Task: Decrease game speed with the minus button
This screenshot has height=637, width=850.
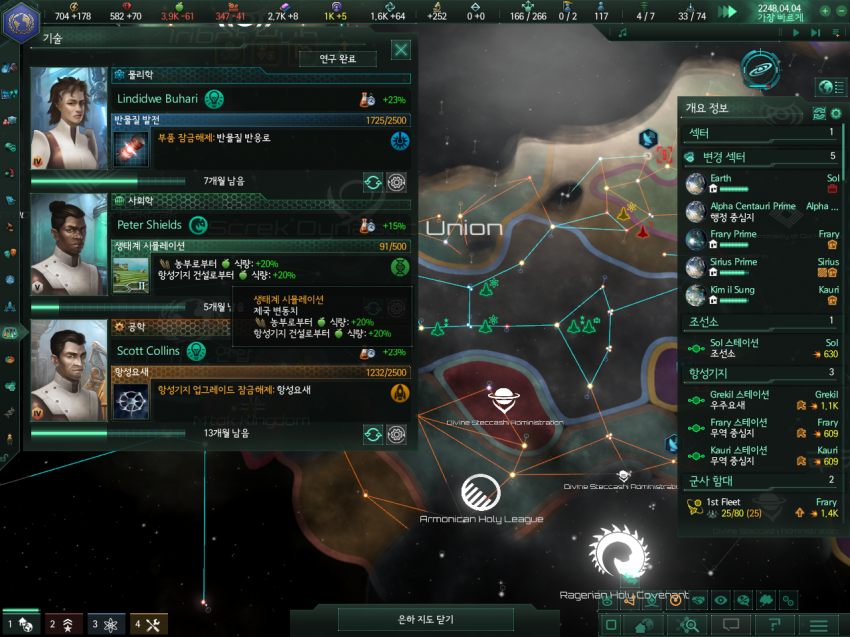Action: click(839, 11)
